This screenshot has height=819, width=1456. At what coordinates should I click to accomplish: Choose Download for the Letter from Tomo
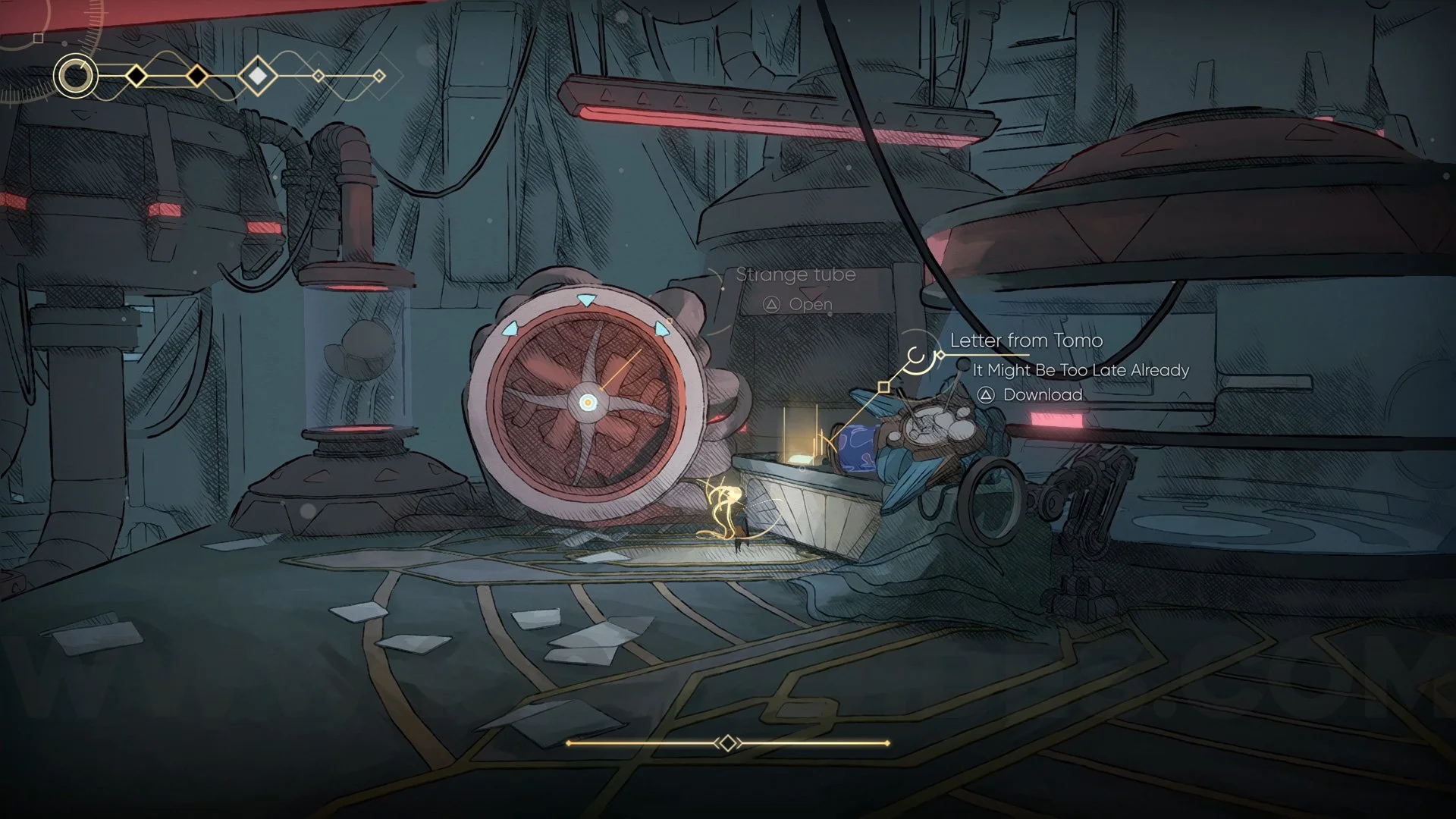click(1030, 395)
